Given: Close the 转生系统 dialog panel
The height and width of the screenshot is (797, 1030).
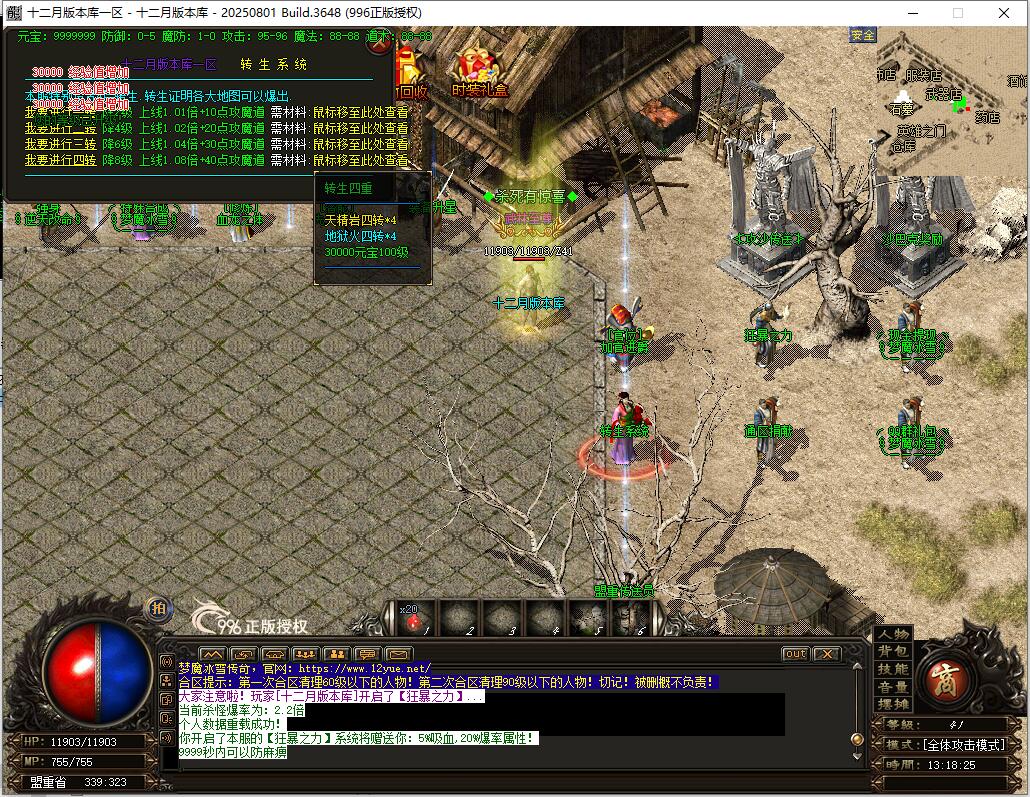Looking at the screenshot, I should coord(379,43).
